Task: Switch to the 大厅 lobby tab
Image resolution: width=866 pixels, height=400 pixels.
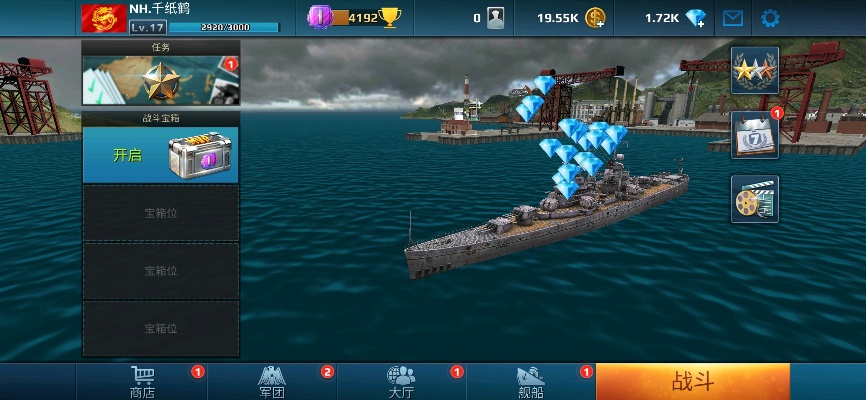Action: coord(402,381)
